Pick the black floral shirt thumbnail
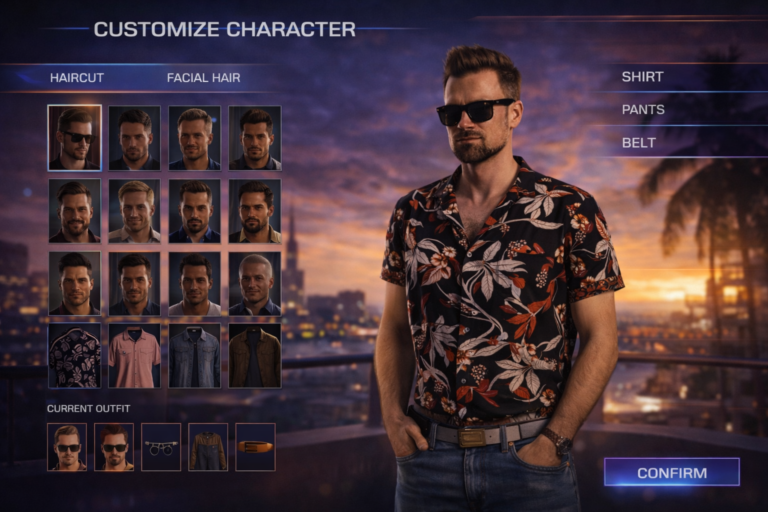768x512 pixels. (74, 355)
